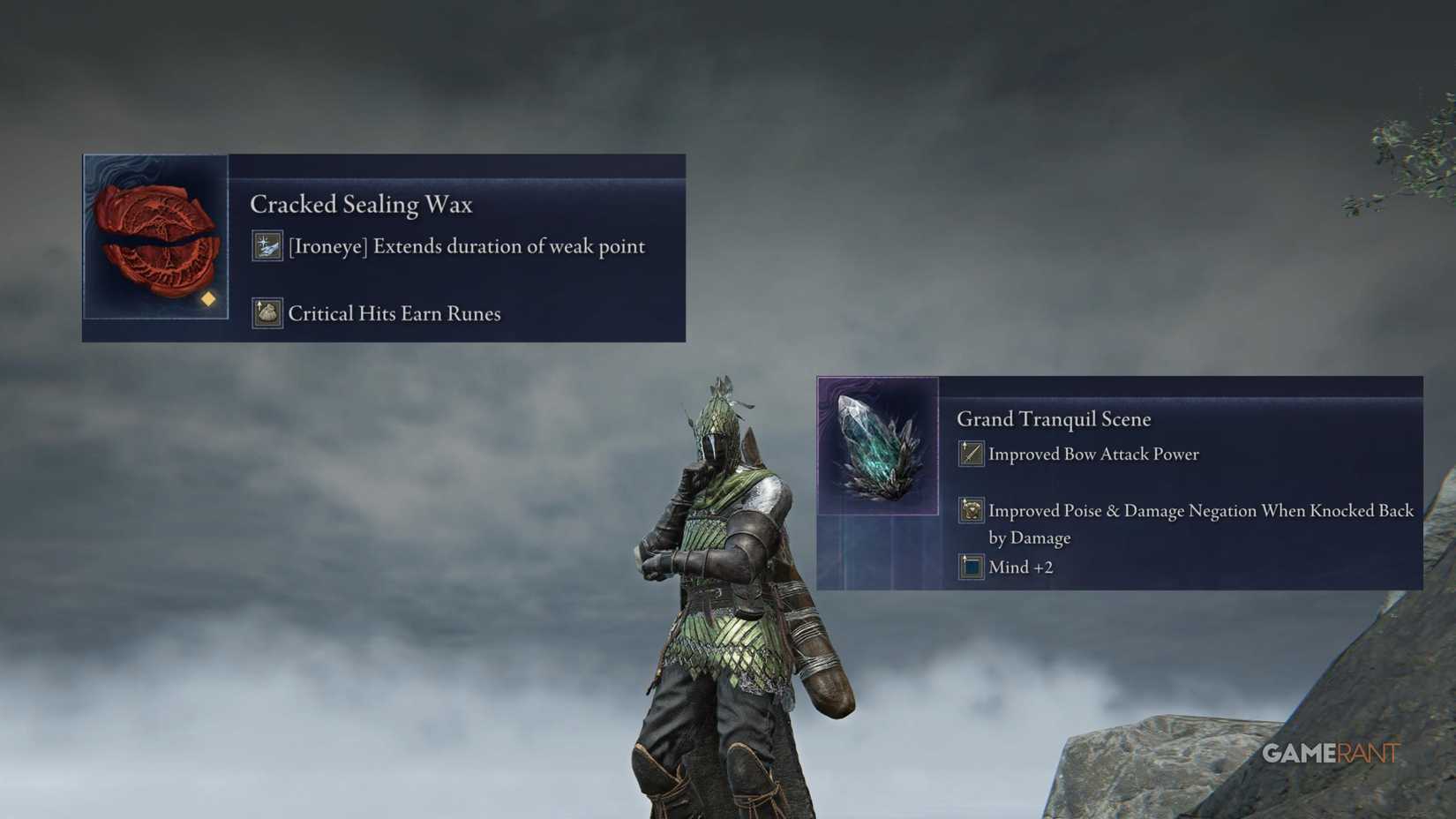
Task: Click the Grand Tranquil Scene crystal icon
Action: click(x=874, y=446)
